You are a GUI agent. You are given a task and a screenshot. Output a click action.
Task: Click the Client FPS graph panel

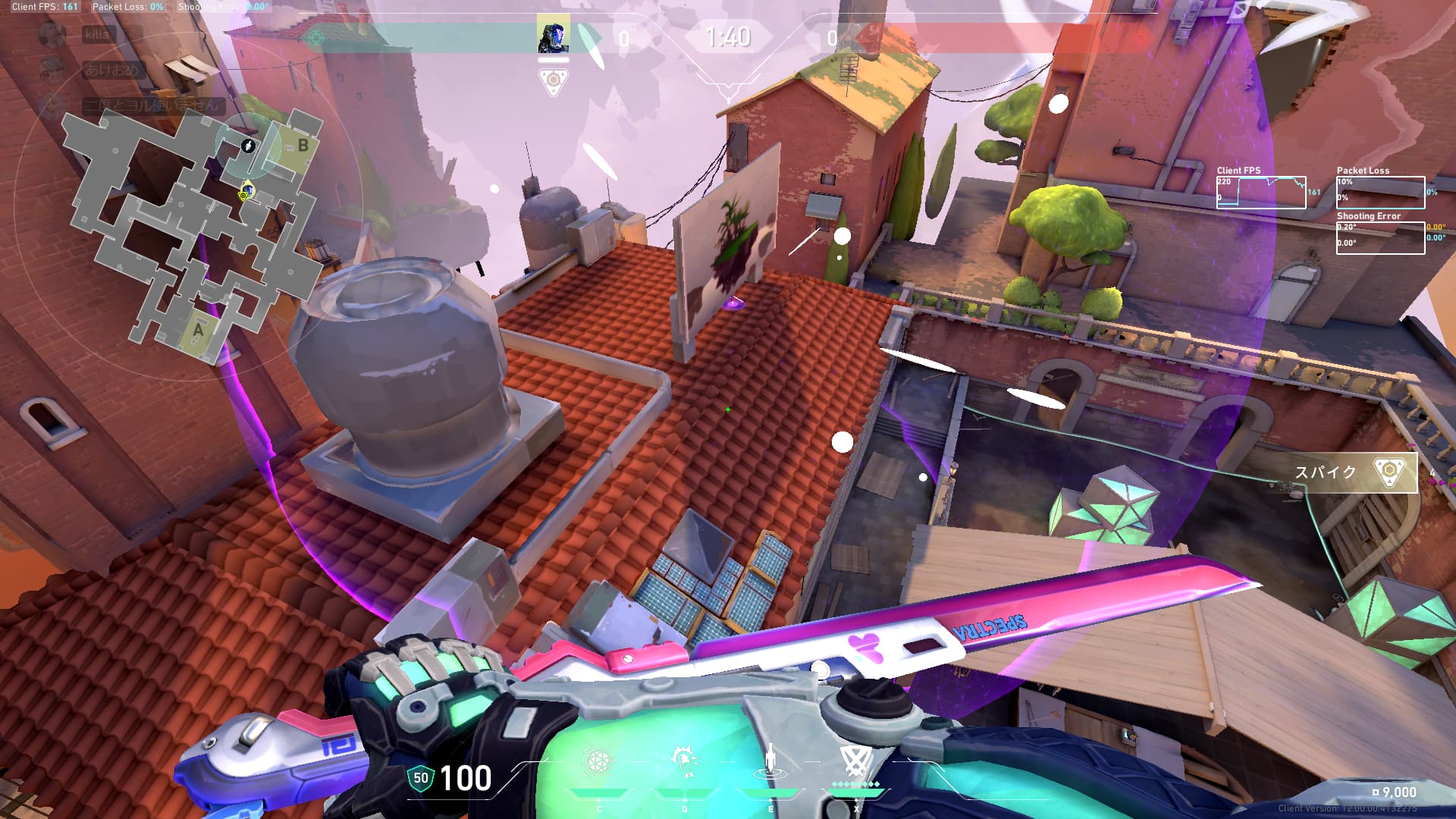point(1261,193)
